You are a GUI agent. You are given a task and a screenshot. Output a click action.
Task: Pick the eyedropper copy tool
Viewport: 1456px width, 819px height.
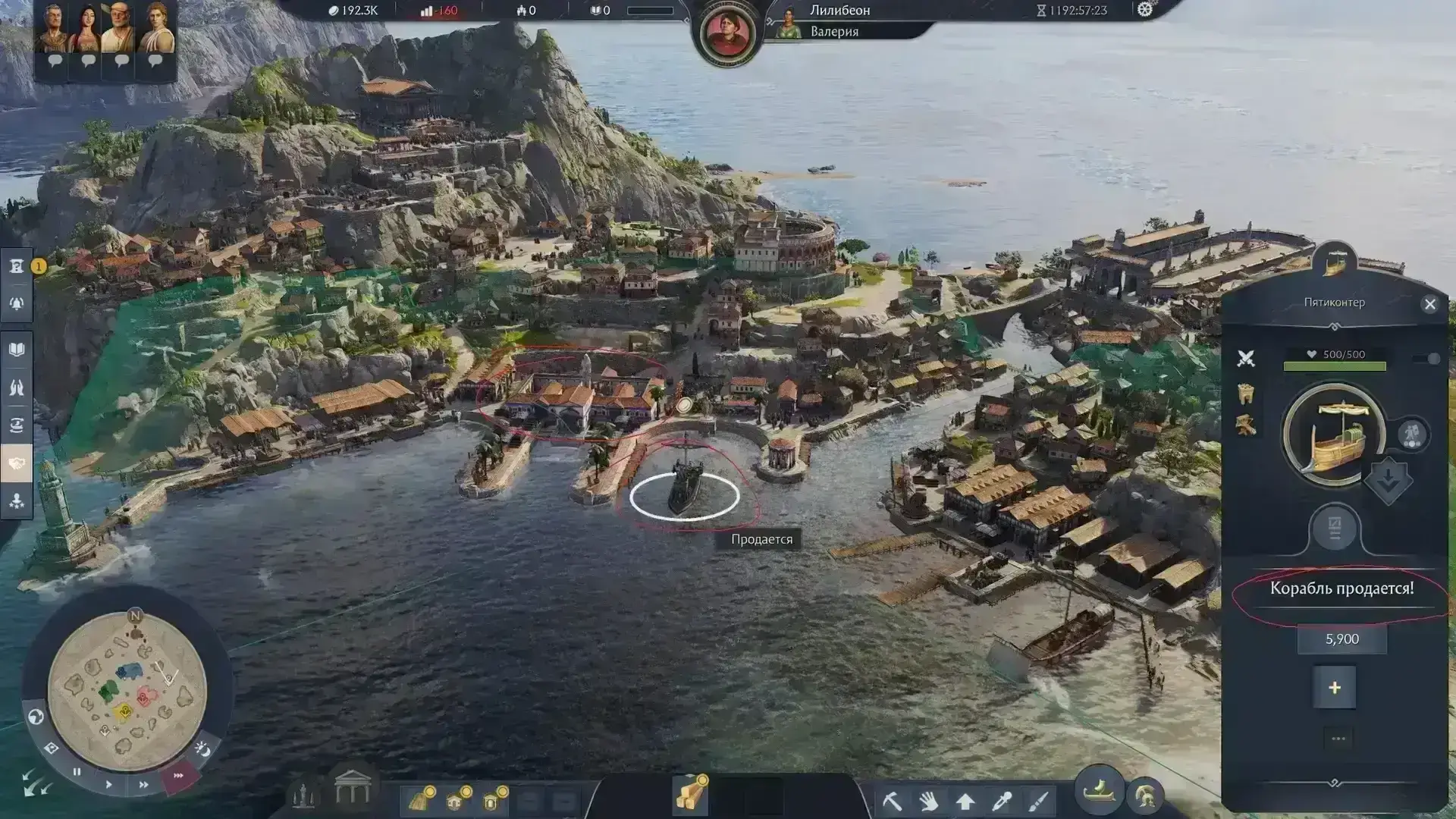click(1001, 801)
